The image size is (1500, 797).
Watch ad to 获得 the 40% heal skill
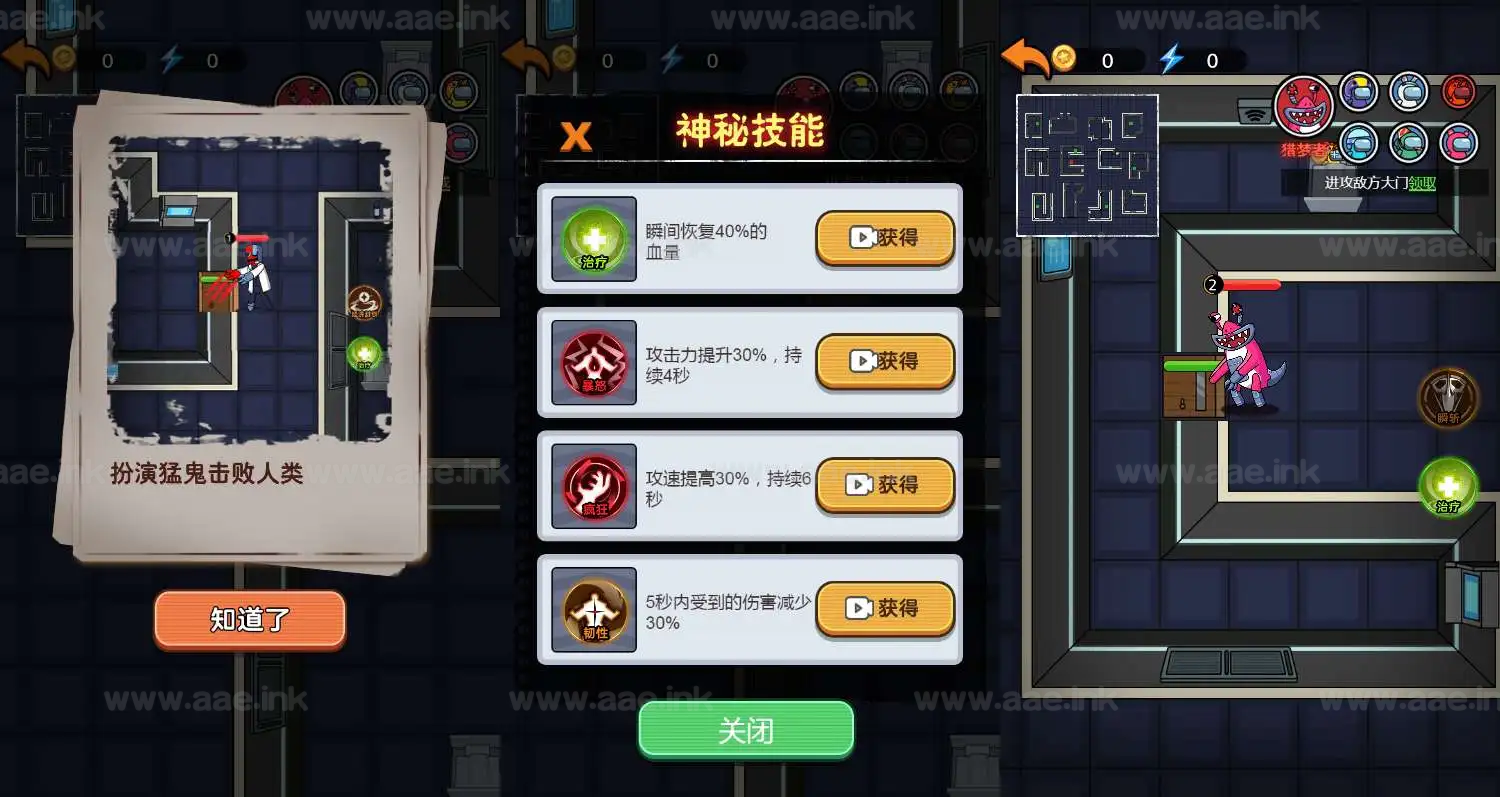click(x=884, y=238)
